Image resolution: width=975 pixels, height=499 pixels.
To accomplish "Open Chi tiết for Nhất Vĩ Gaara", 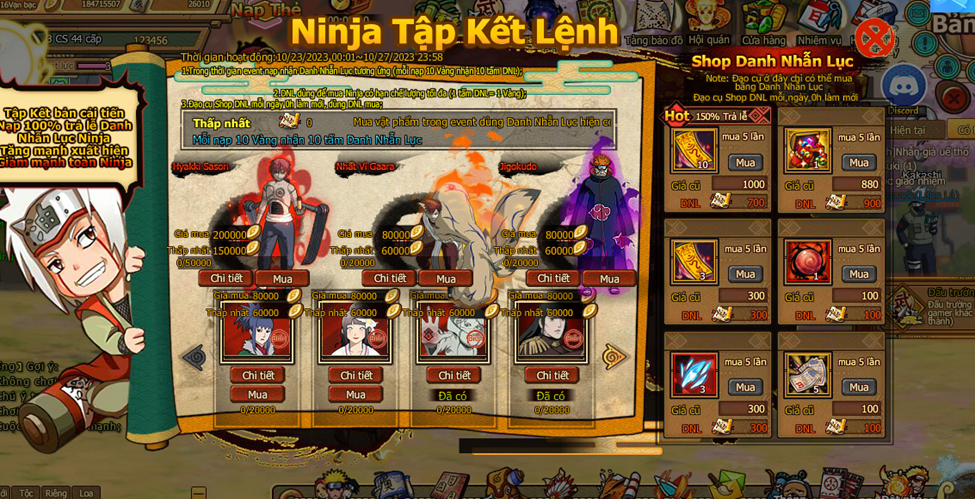I will 389,278.
